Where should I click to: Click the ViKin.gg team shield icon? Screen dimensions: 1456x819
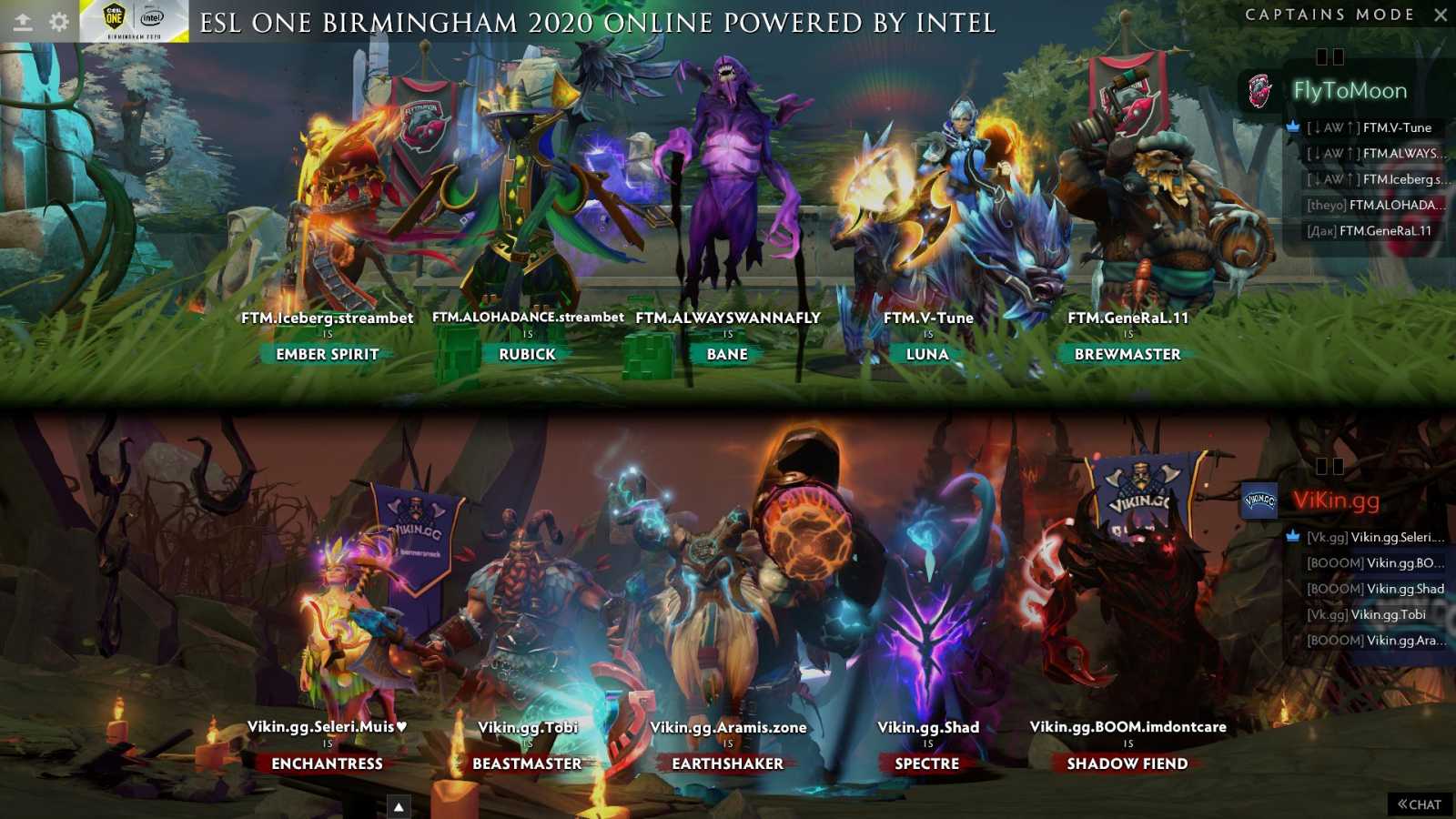click(x=1259, y=499)
